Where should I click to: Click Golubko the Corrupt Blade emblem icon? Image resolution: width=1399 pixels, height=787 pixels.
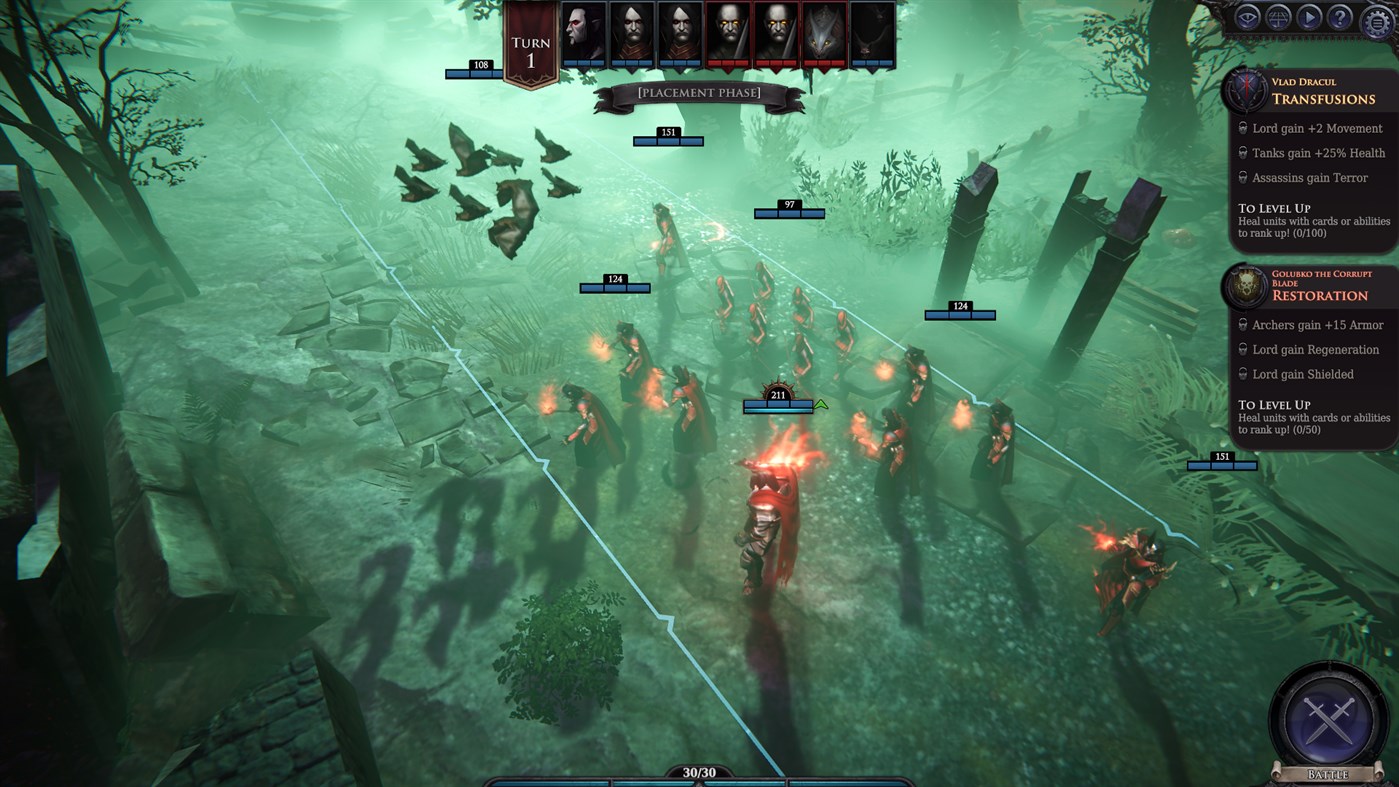click(1244, 286)
